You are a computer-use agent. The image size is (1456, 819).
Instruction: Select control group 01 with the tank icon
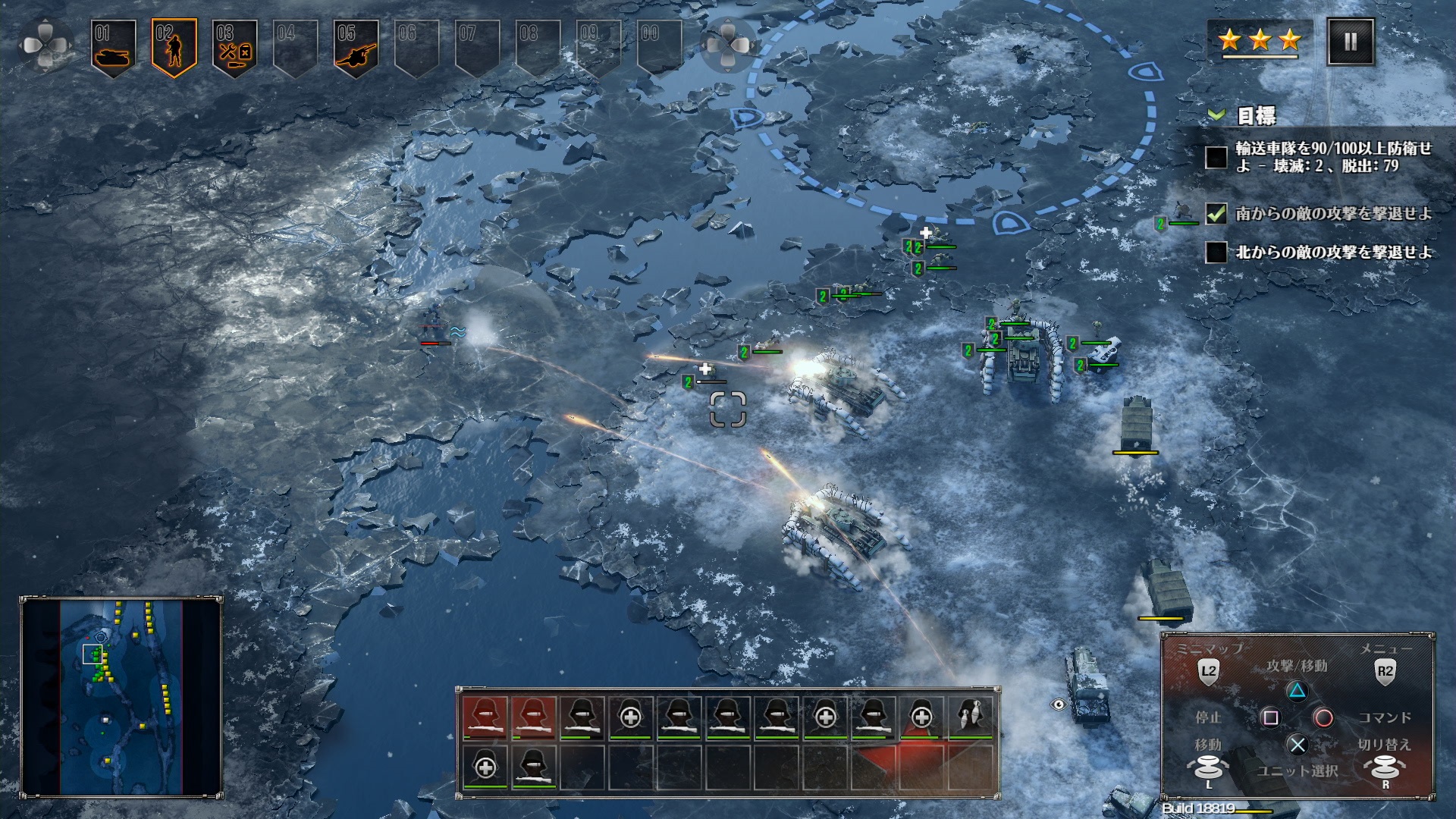tap(114, 46)
